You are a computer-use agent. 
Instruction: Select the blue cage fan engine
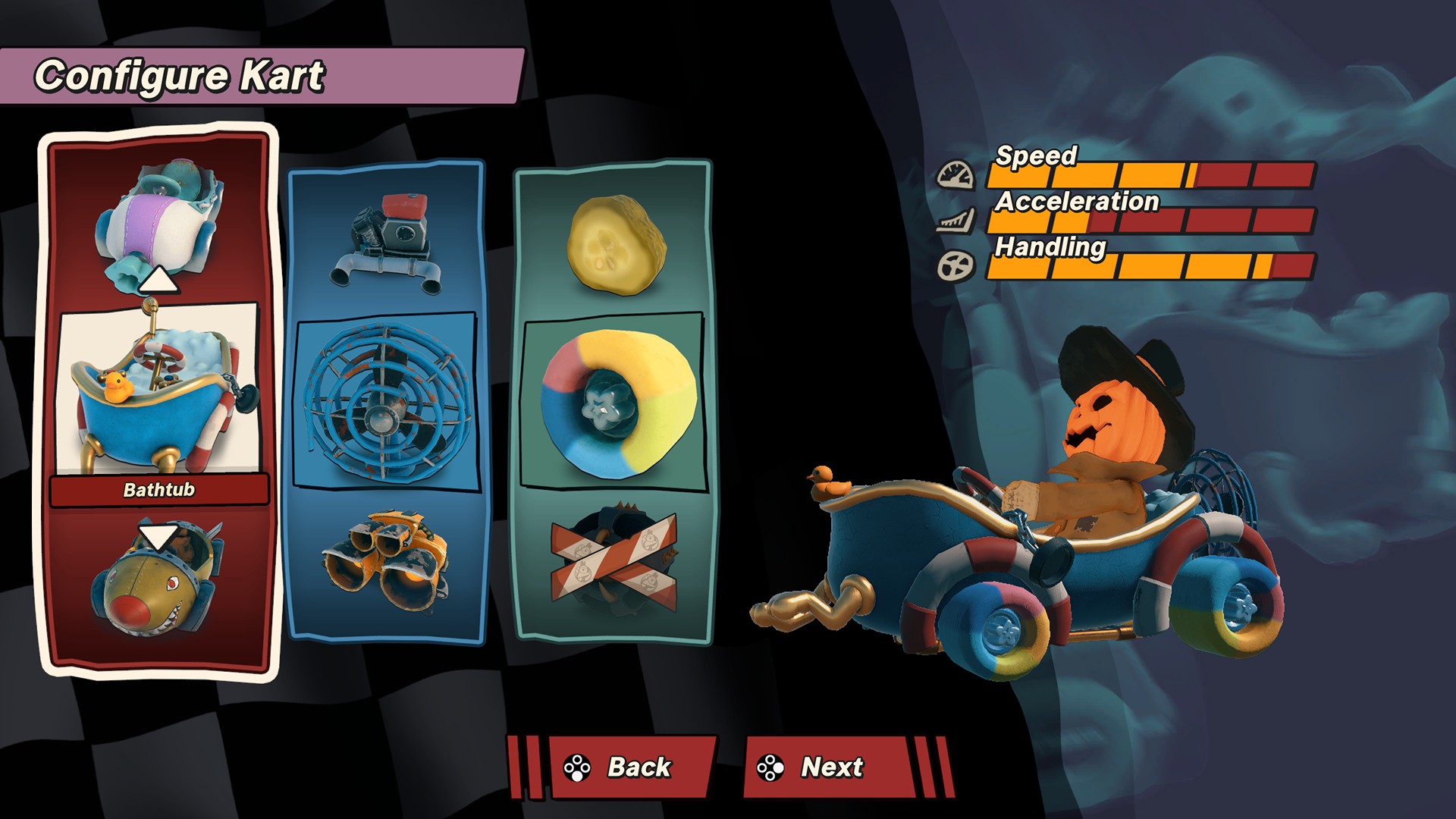(385, 400)
